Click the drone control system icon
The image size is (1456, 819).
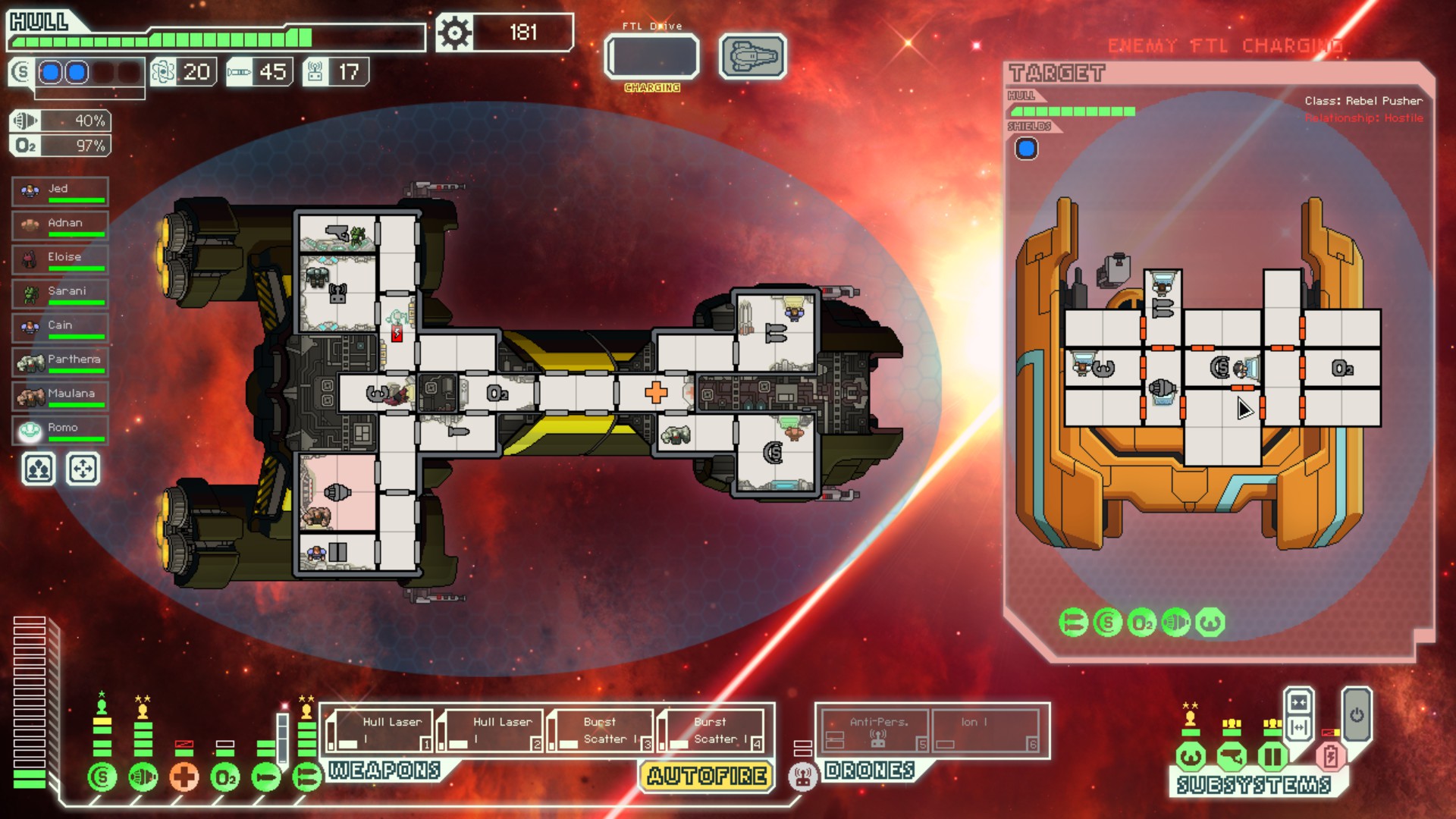pos(802,777)
